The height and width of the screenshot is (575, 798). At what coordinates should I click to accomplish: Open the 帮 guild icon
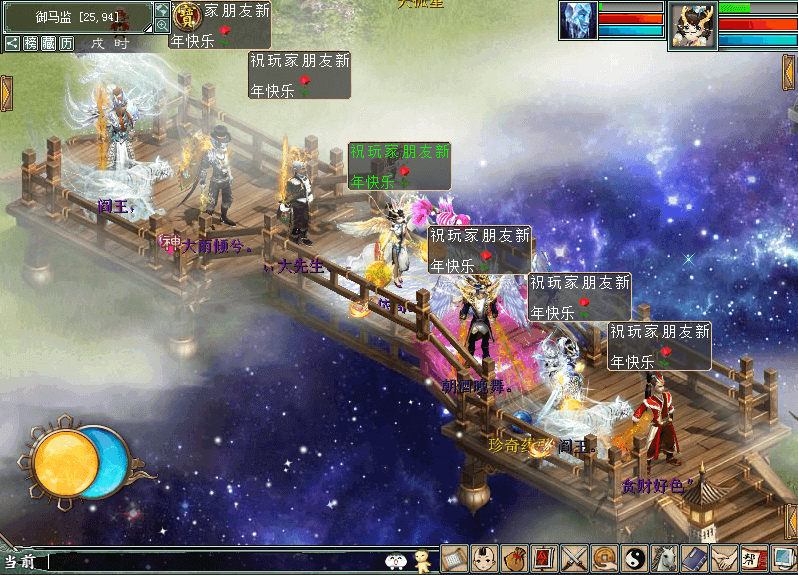[754, 559]
